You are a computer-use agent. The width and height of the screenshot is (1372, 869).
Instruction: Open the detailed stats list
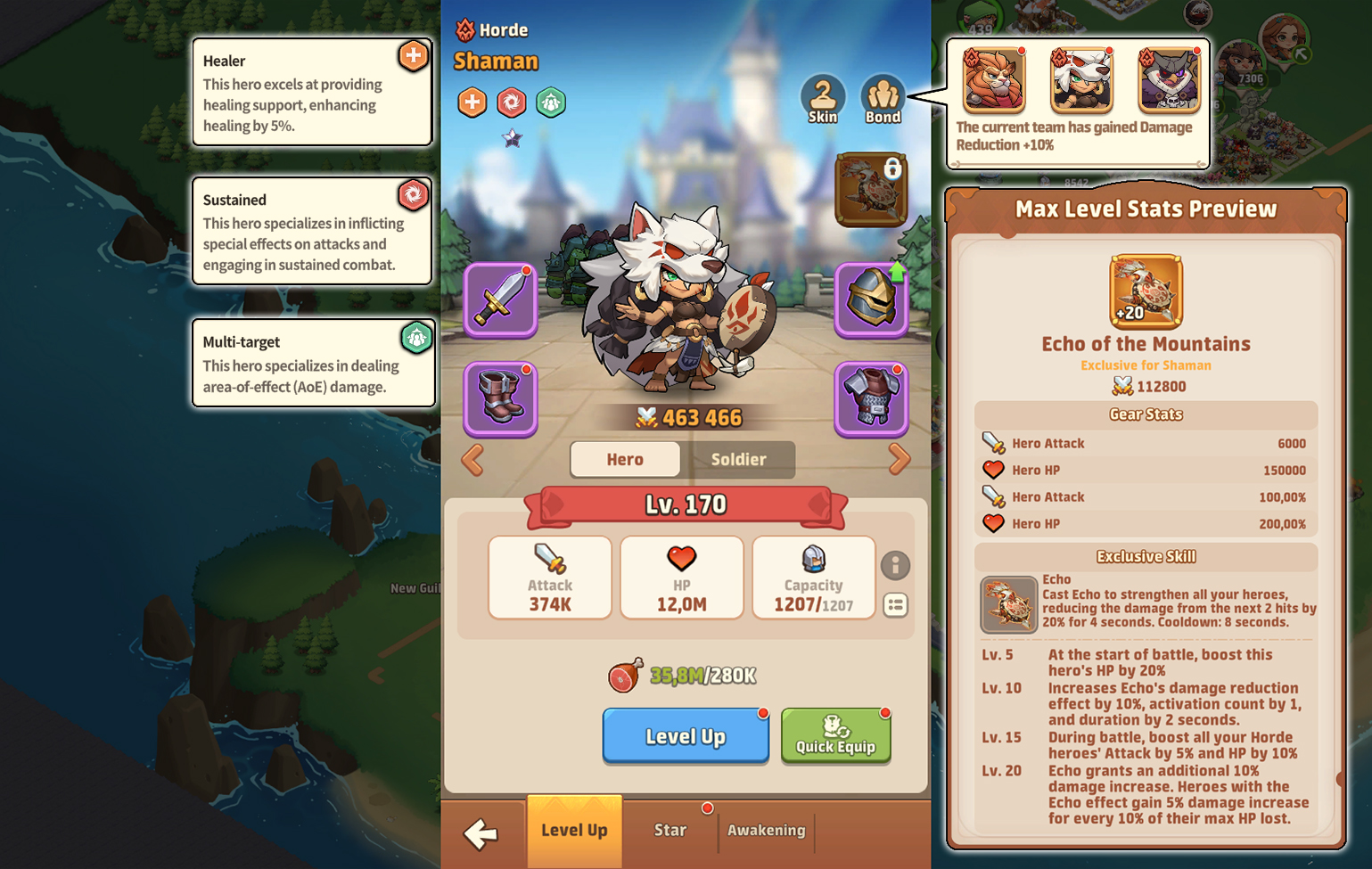coord(896,606)
